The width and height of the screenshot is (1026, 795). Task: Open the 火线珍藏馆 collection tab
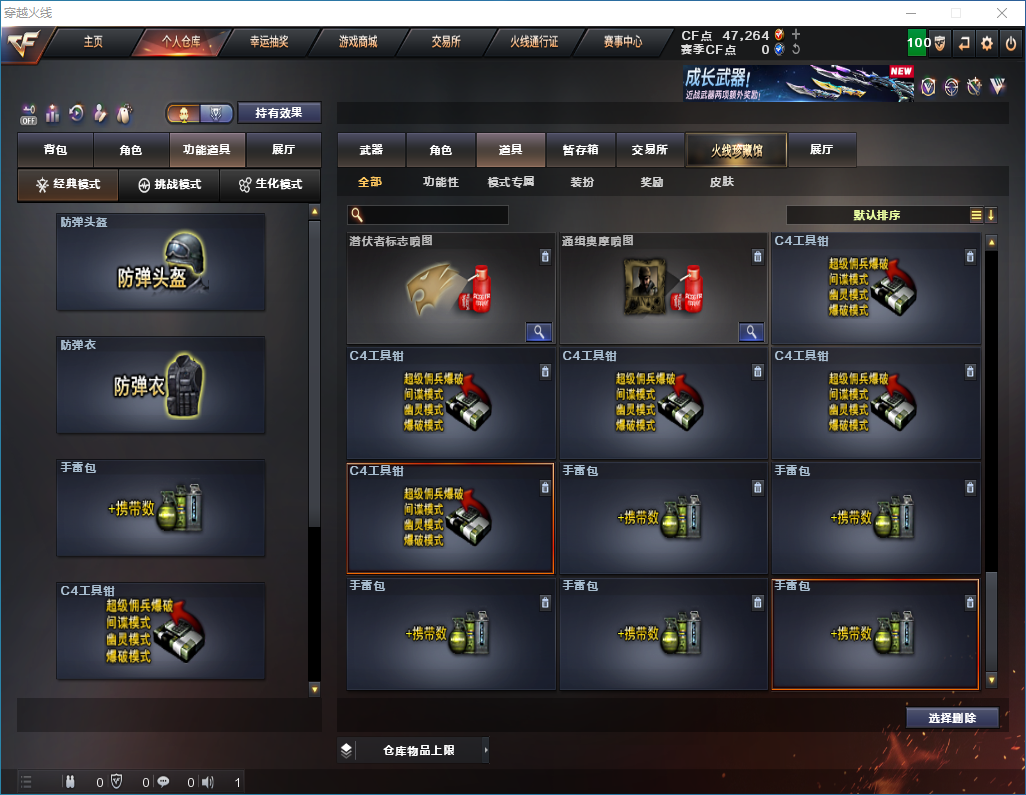click(x=736, y=150)
